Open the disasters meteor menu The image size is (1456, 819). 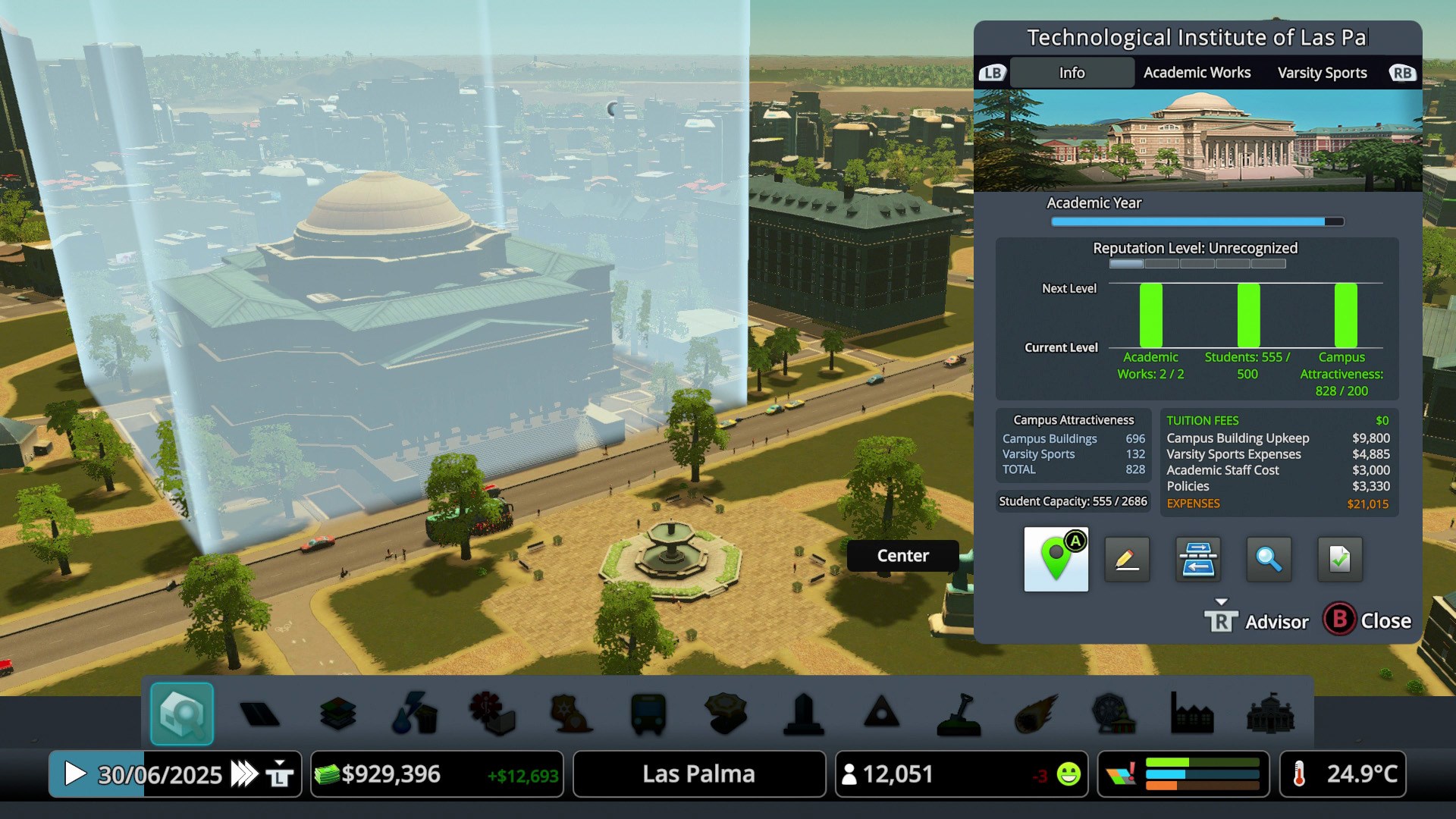pyautogui.click(x=1035, y=714)
